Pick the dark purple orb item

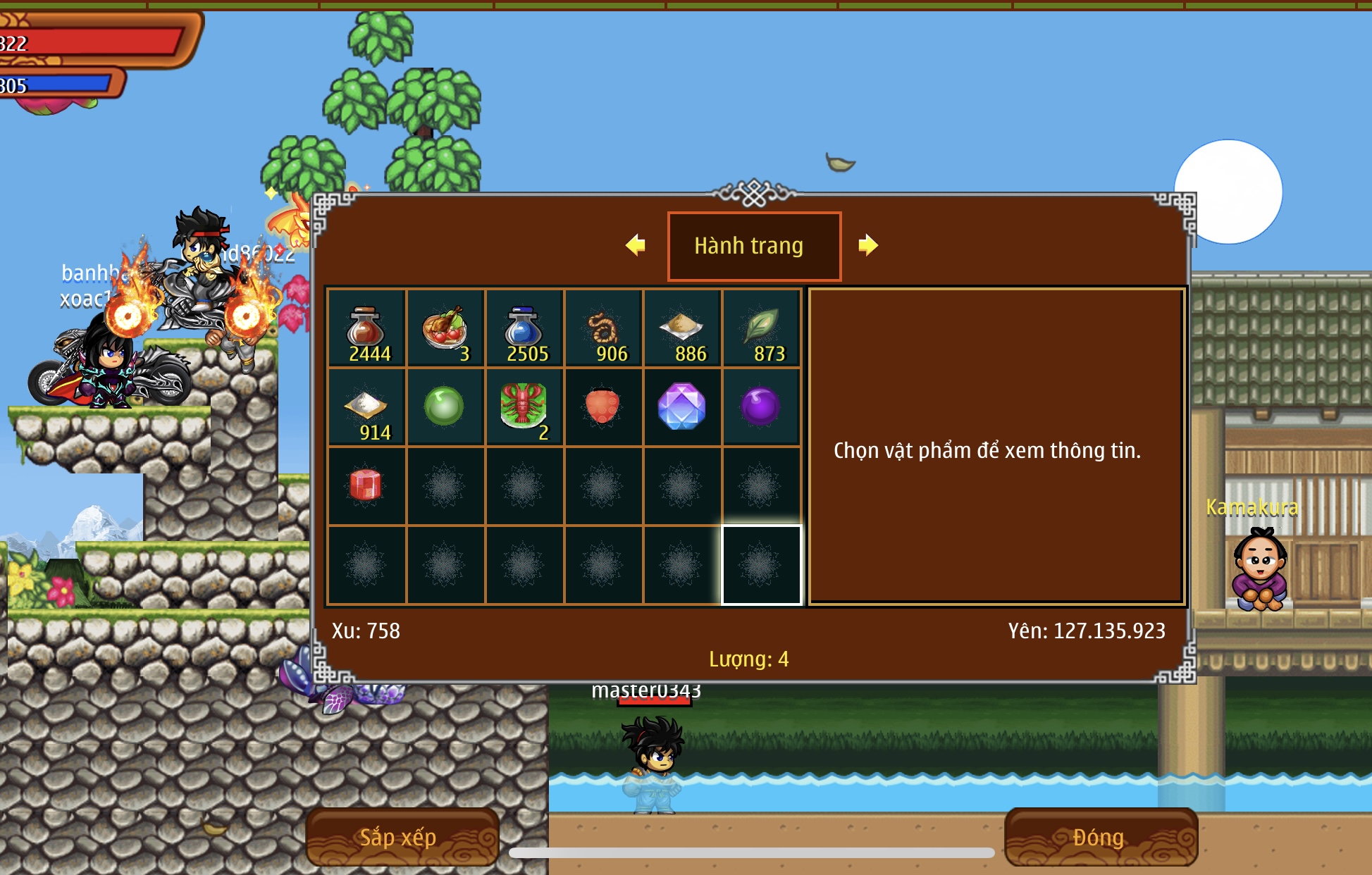(761, 407)
